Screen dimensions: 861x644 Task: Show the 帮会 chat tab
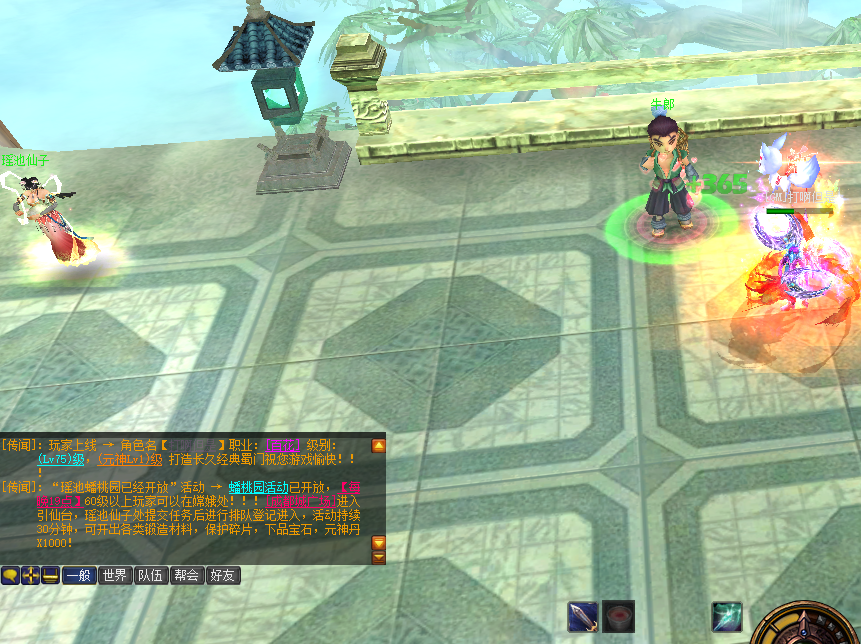pyautogui.click(x=187, y=575)
